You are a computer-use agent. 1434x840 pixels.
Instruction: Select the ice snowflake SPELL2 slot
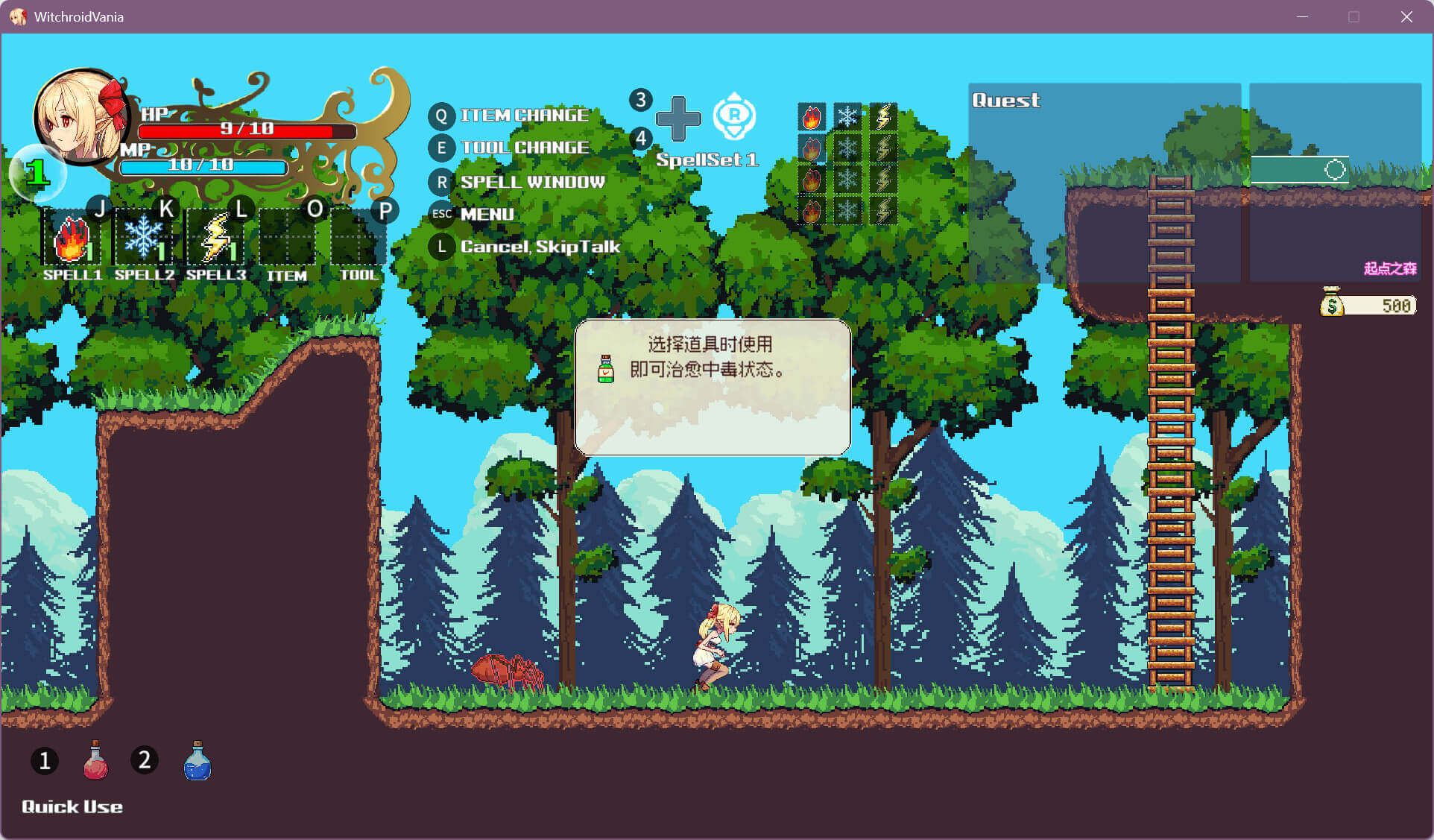point(143,239)
